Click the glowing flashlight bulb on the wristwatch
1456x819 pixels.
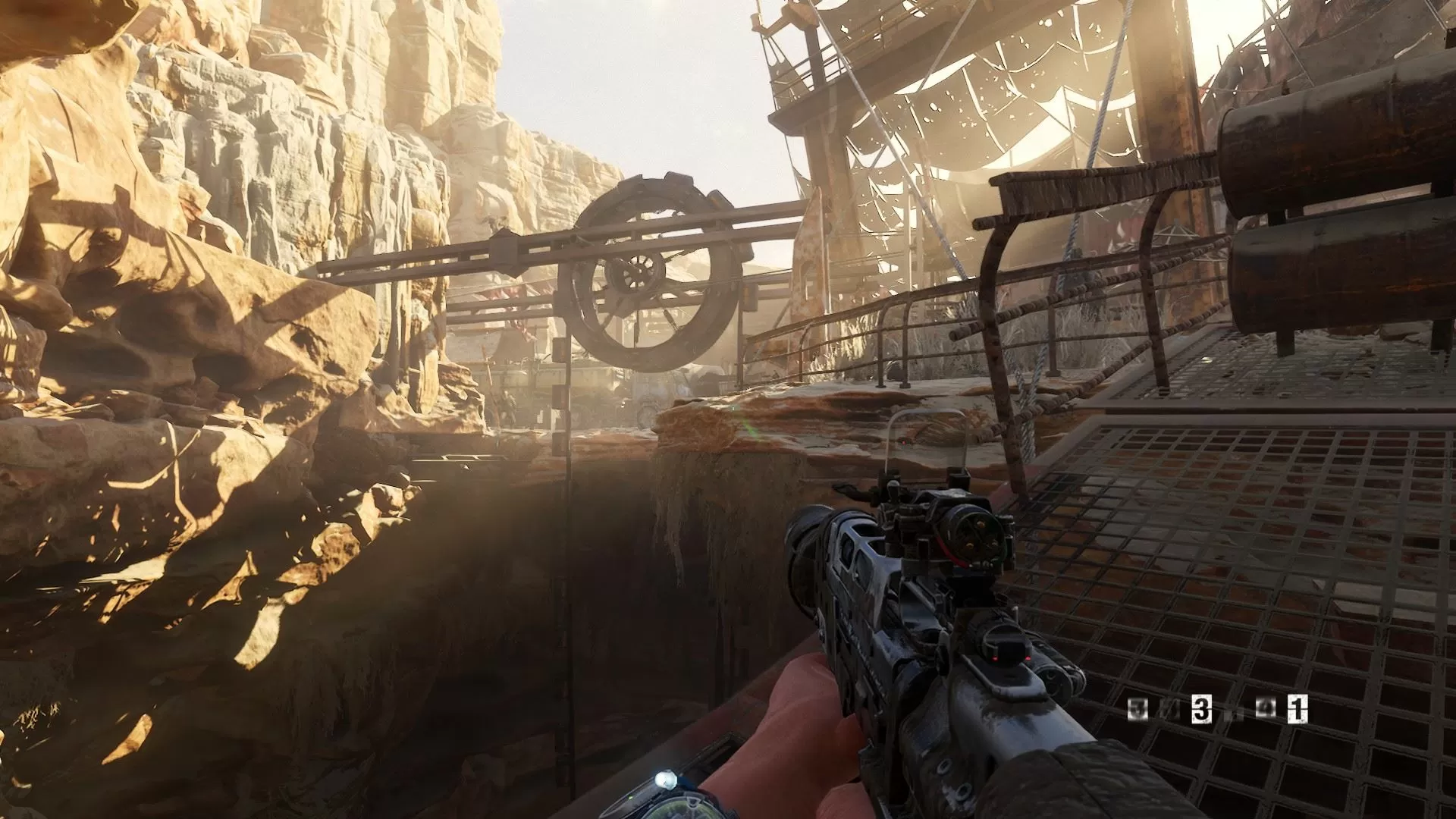[x=666, y=780]
